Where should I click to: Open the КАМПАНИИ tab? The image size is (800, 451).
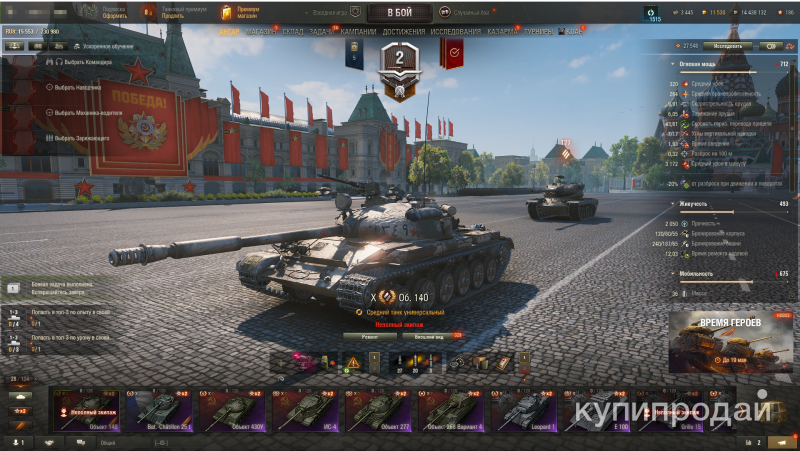click(x=358, y=31)
